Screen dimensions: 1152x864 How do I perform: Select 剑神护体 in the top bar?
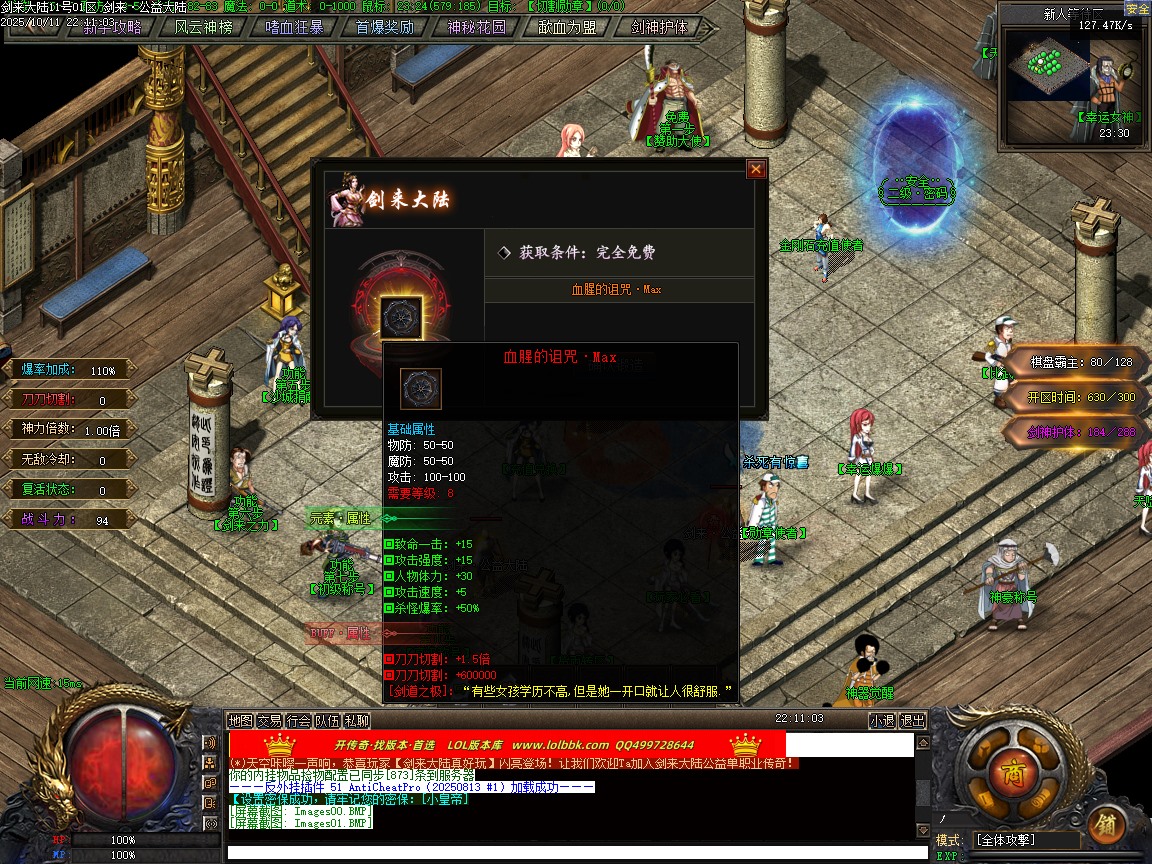pos(659,28)
